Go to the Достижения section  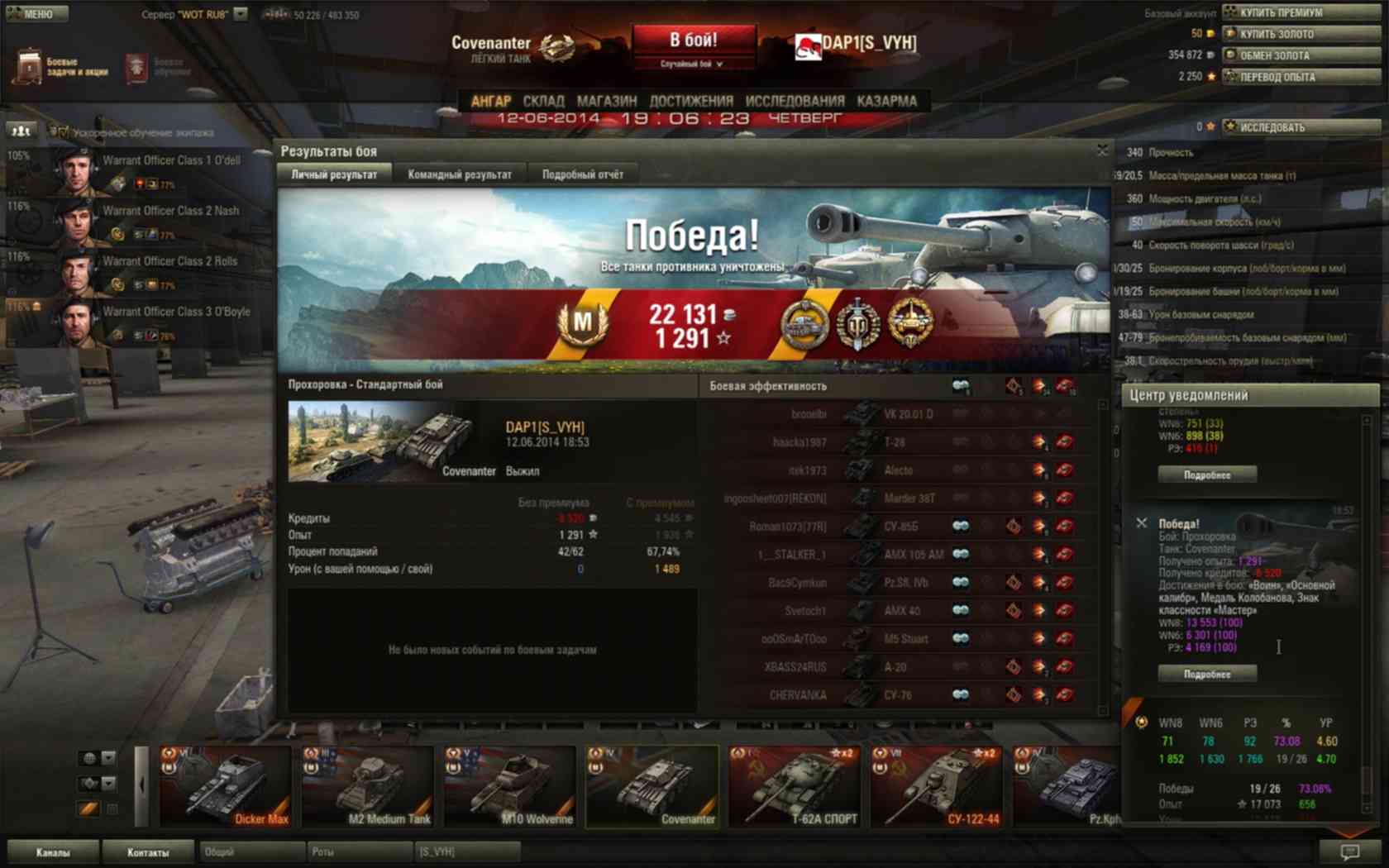click(691, 101)
